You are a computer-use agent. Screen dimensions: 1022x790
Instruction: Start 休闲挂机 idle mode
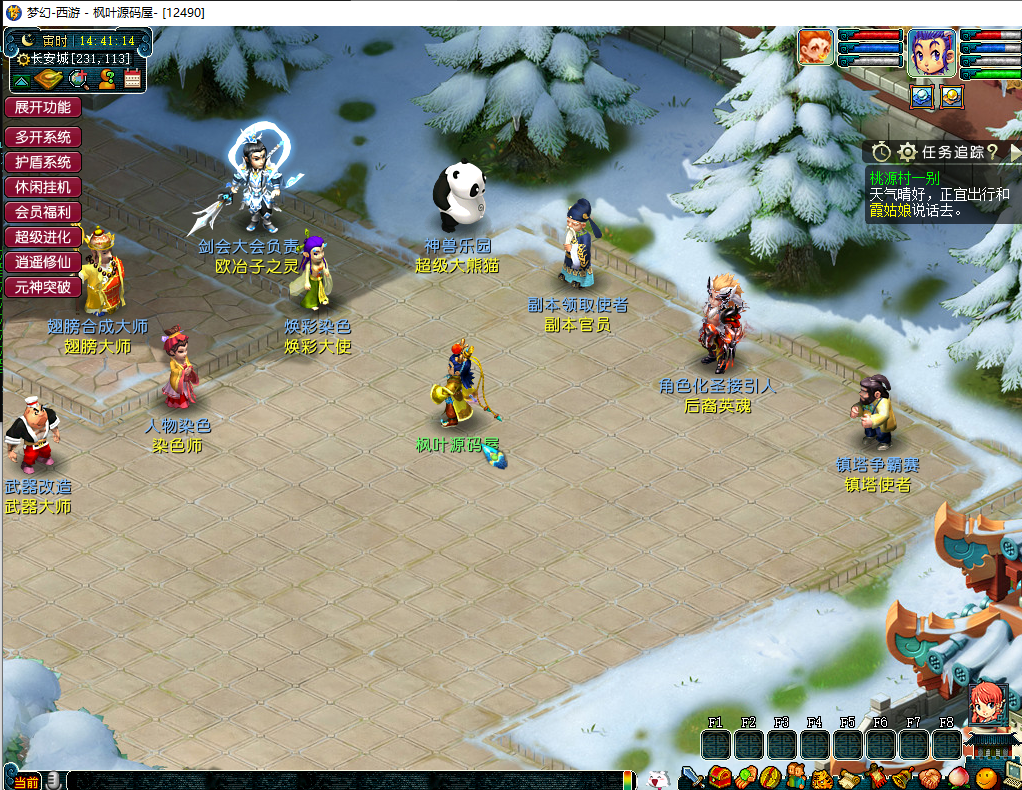point(42,187)
